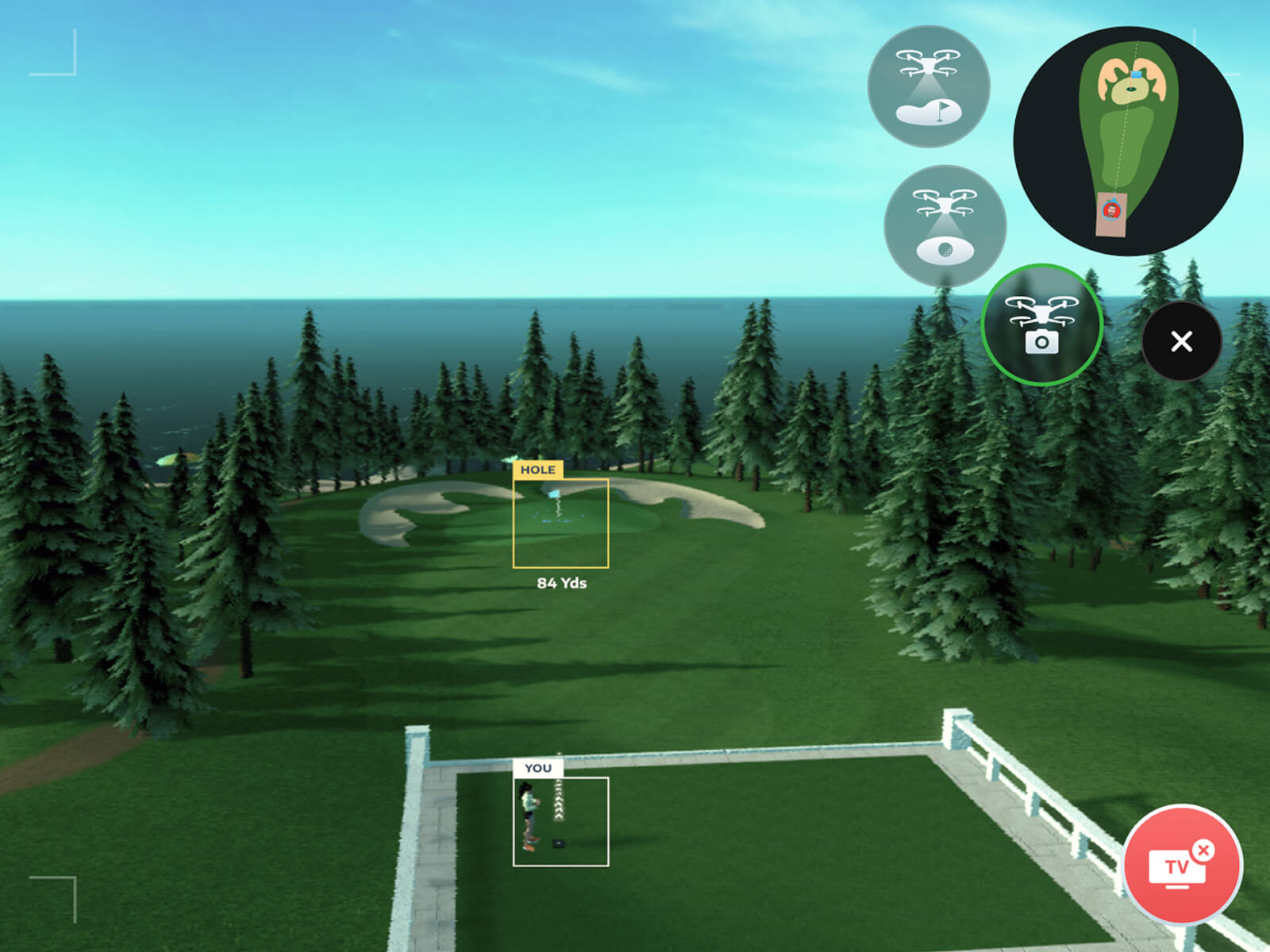Screen dimensions: 1270x952
Task: Click the YOU label above your golfer
Action: tap(540, 768)
